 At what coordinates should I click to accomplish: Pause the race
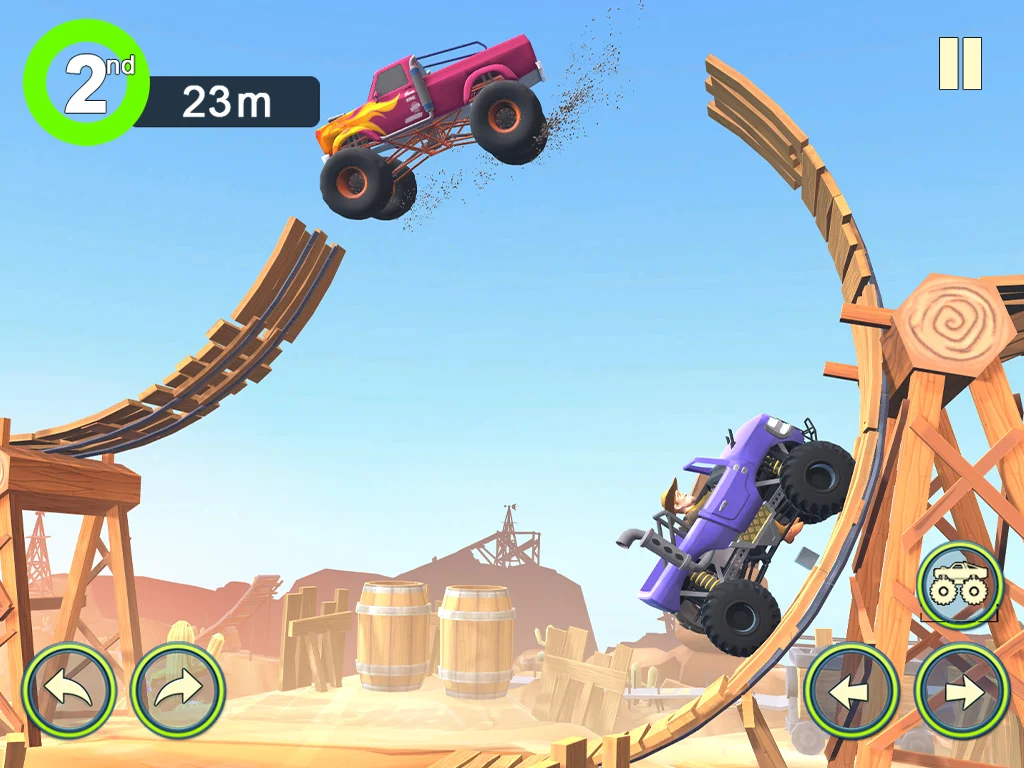(x=960, y=64)
